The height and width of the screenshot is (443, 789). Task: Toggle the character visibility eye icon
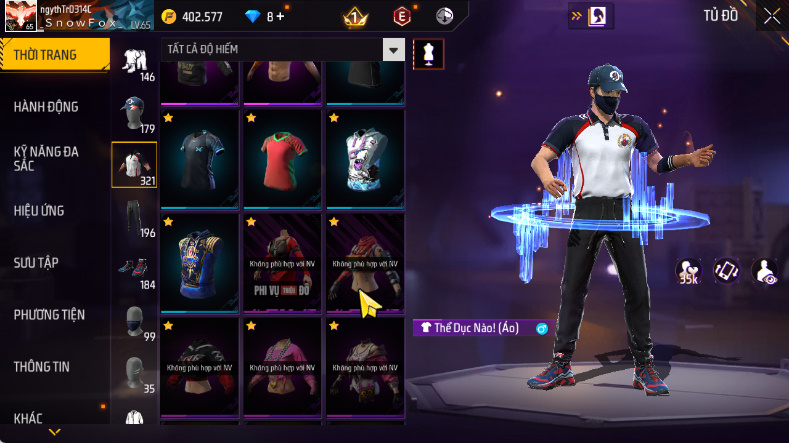765,271
